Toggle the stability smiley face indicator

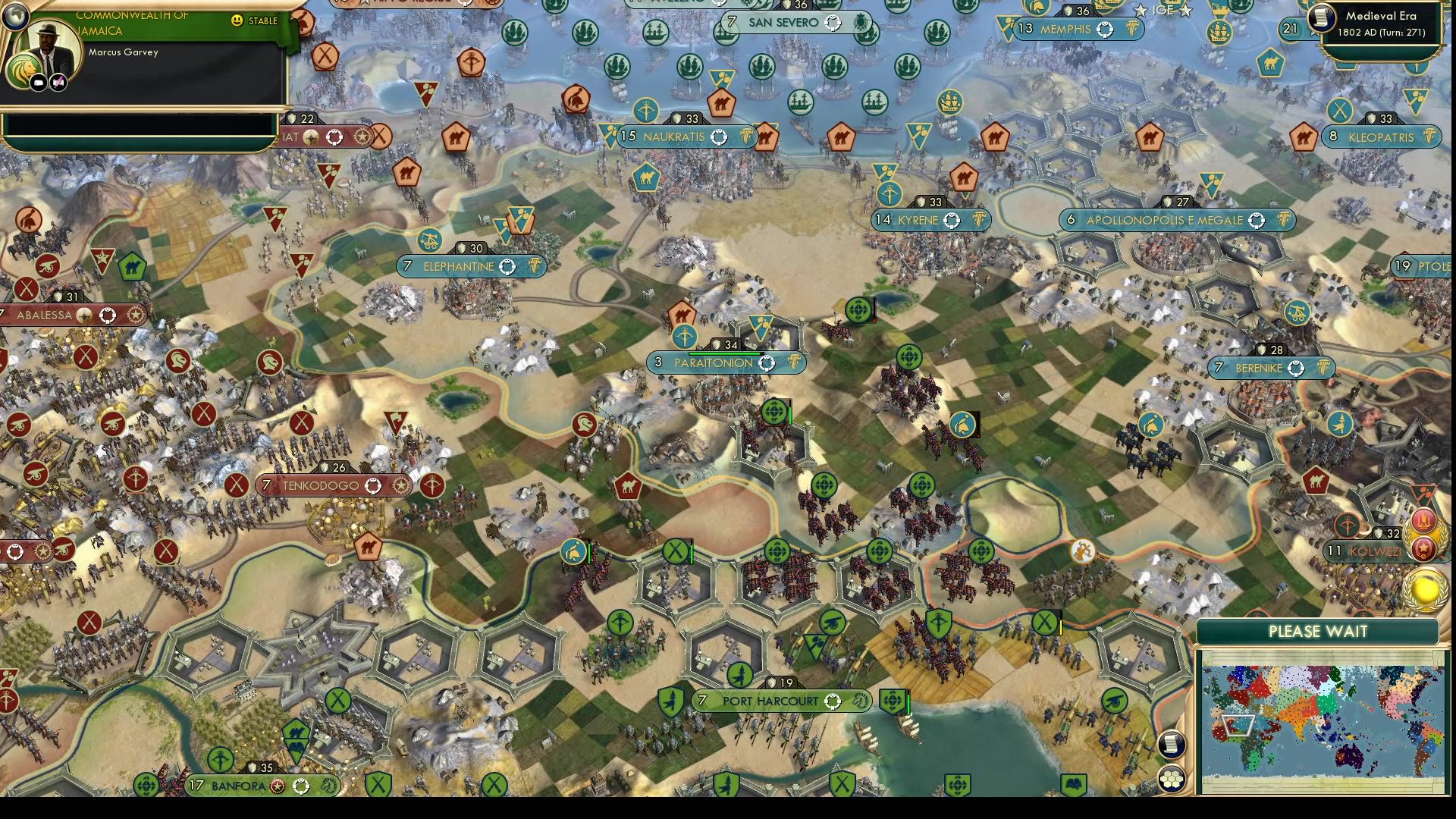pos(237,20)
